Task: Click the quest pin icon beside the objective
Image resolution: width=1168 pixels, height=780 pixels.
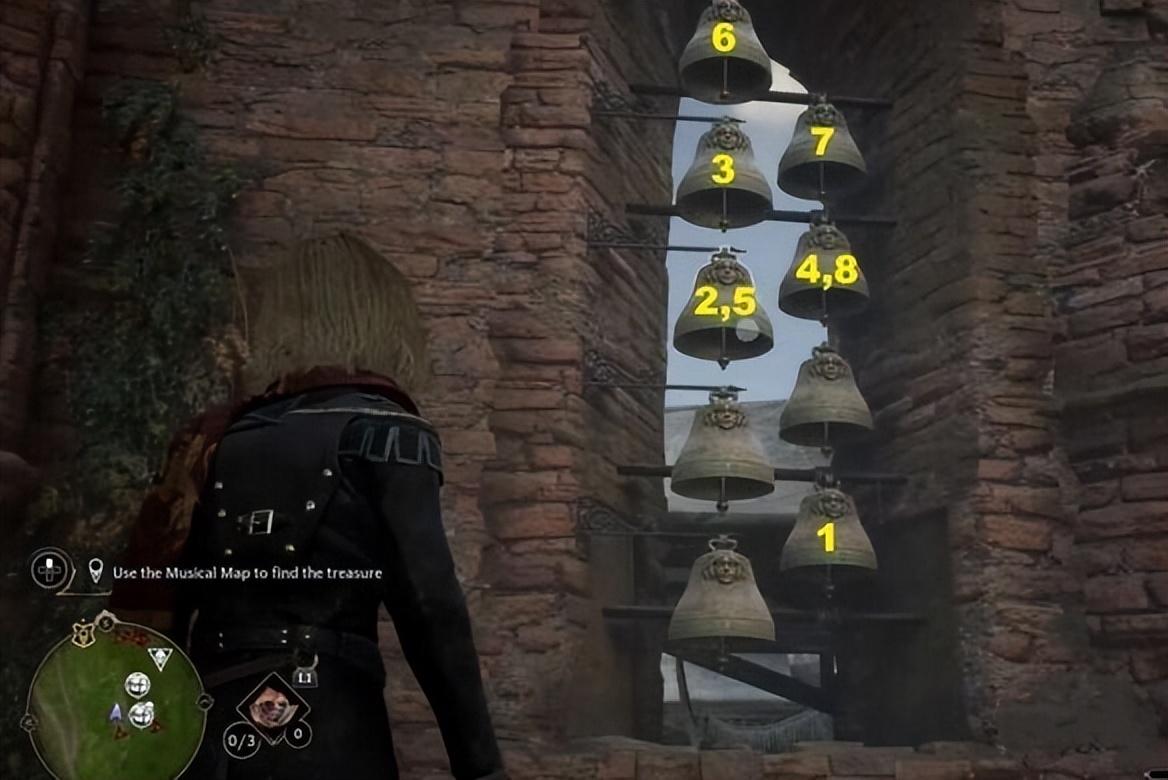Action: point(95,571)
